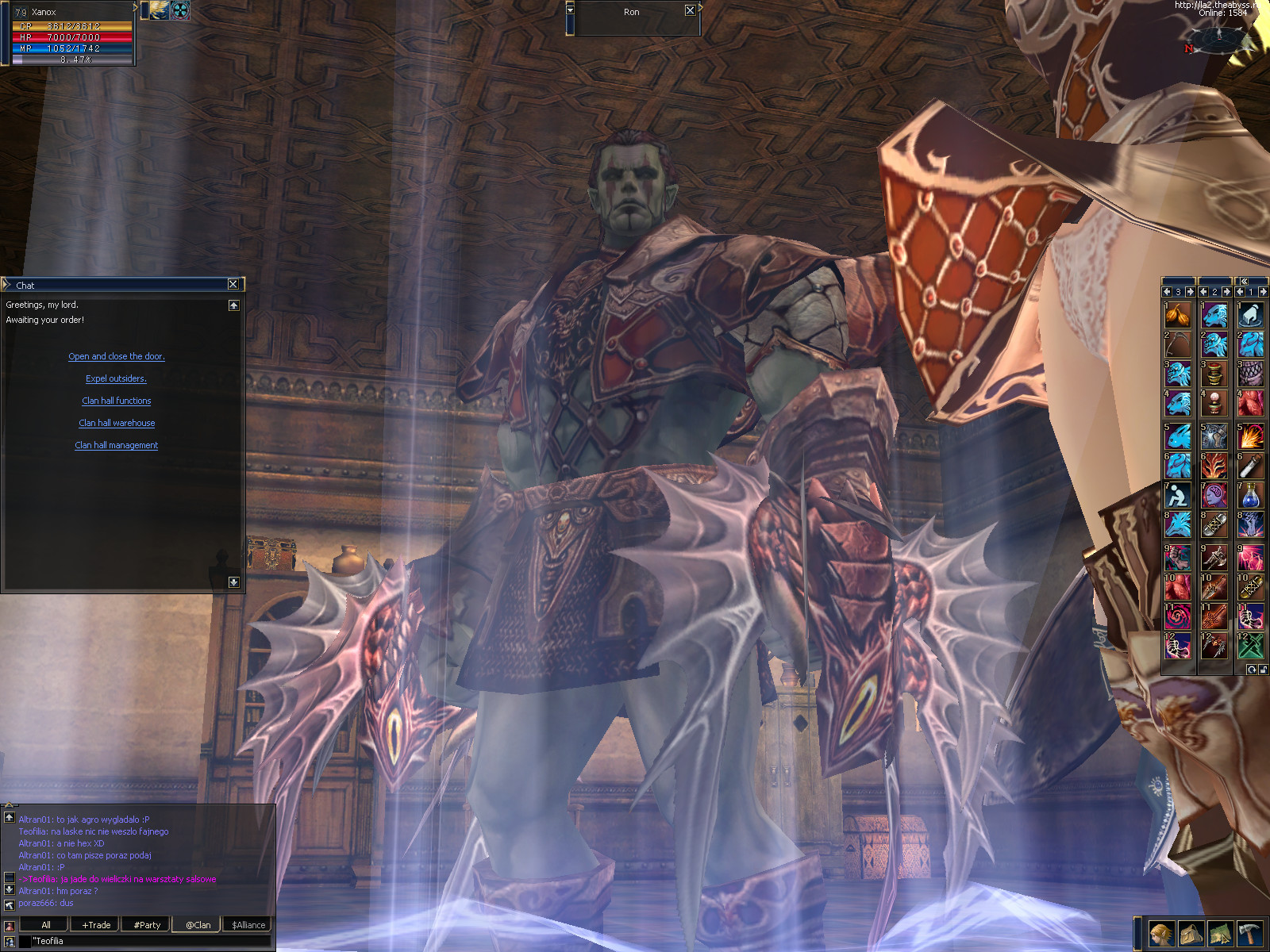Show the #Party chat tab
Screen dimensions: 1270x952
pos(147,924)
